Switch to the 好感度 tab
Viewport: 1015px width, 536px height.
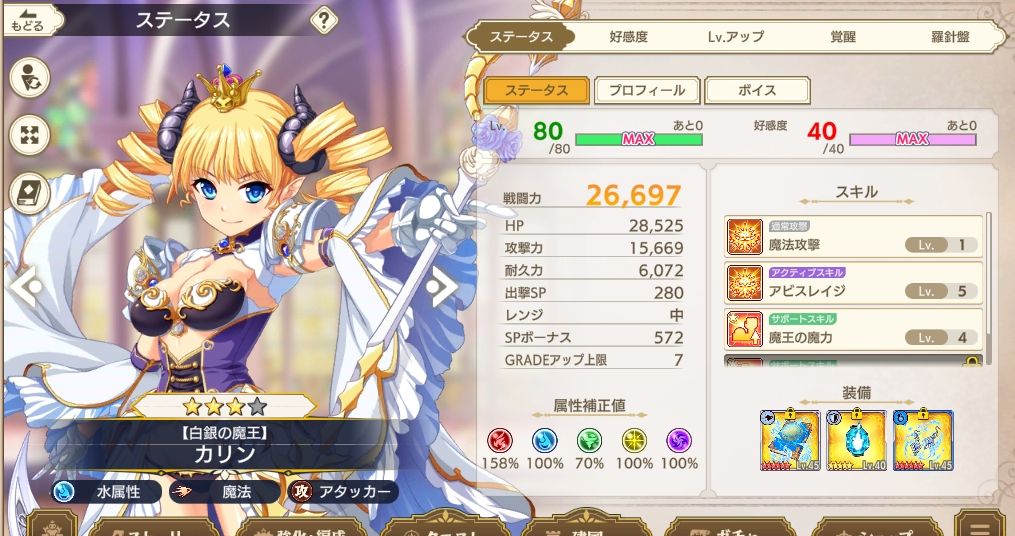point(628,37)
